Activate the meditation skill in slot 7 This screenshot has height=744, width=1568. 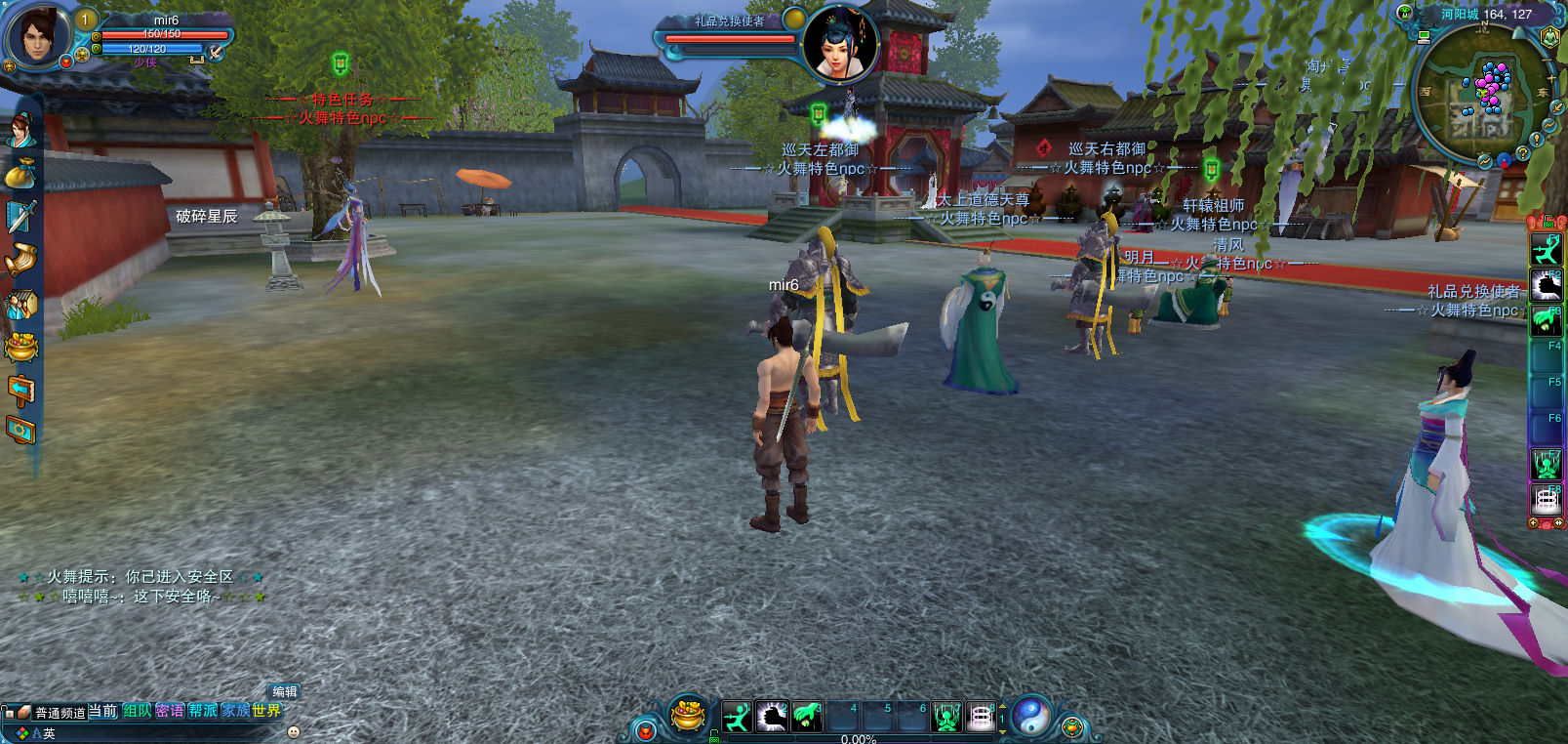click(946, 718)
